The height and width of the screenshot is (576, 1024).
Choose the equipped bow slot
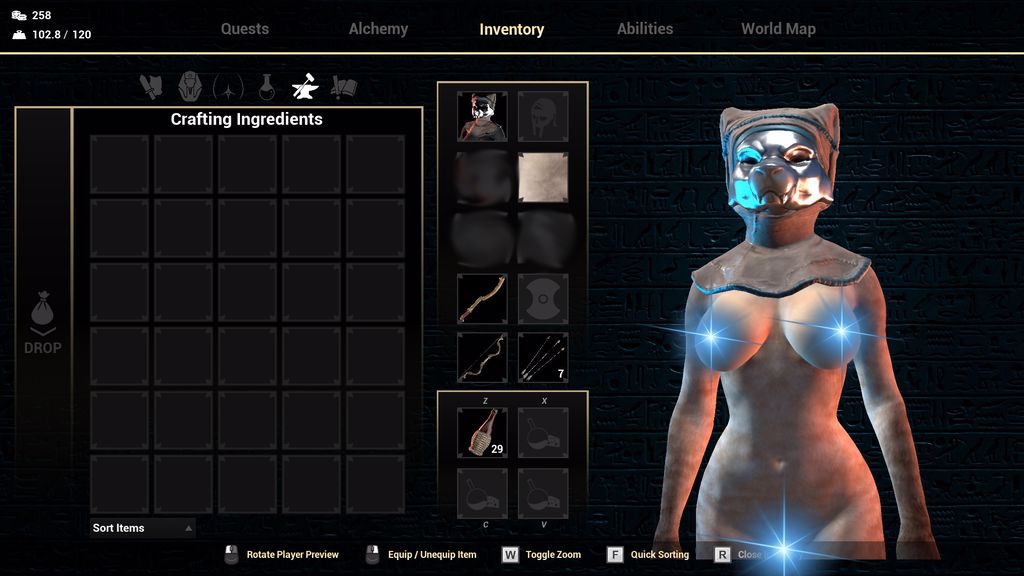[482, 358]
